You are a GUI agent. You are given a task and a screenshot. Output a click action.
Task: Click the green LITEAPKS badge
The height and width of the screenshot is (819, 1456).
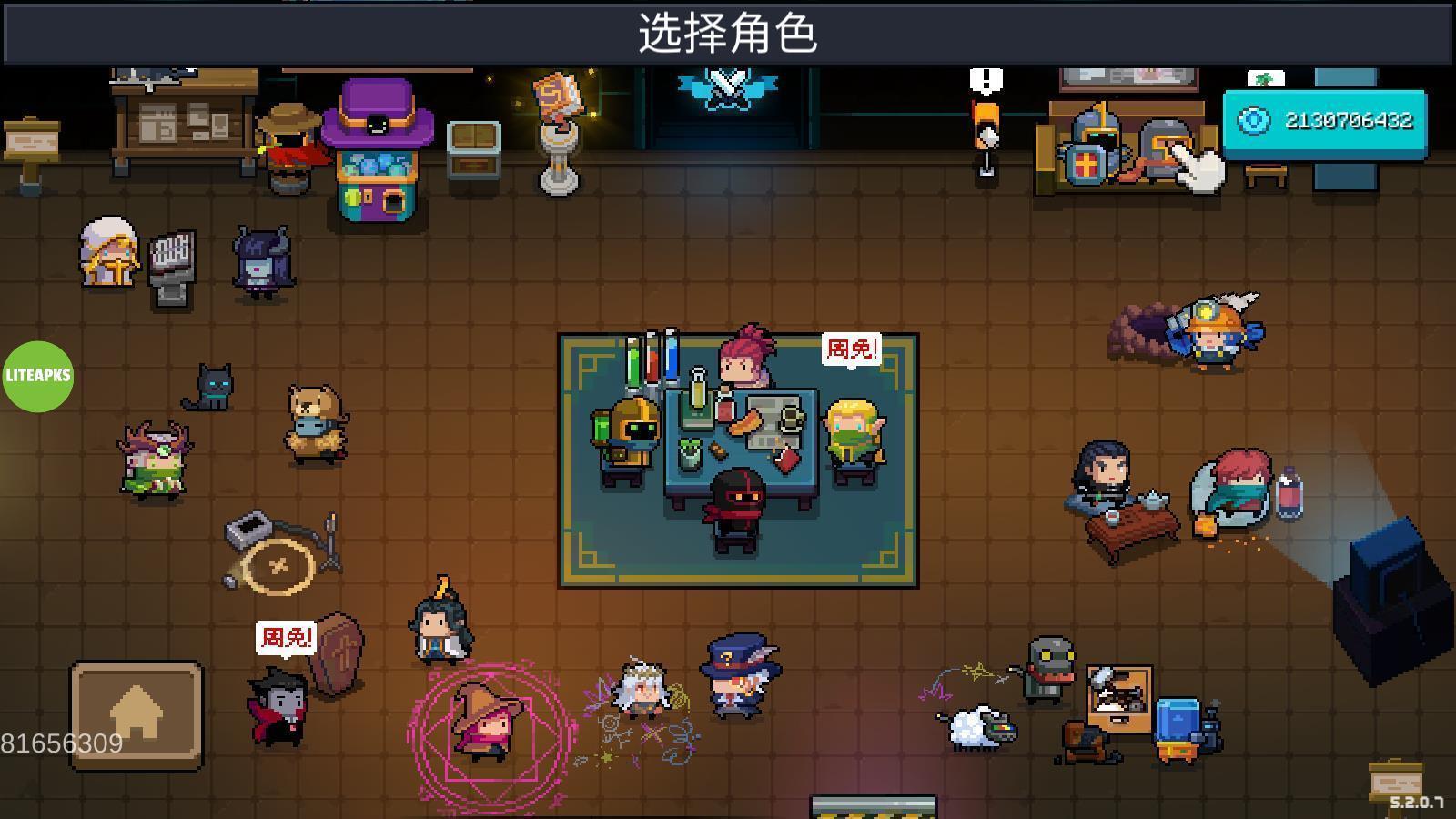38,377
